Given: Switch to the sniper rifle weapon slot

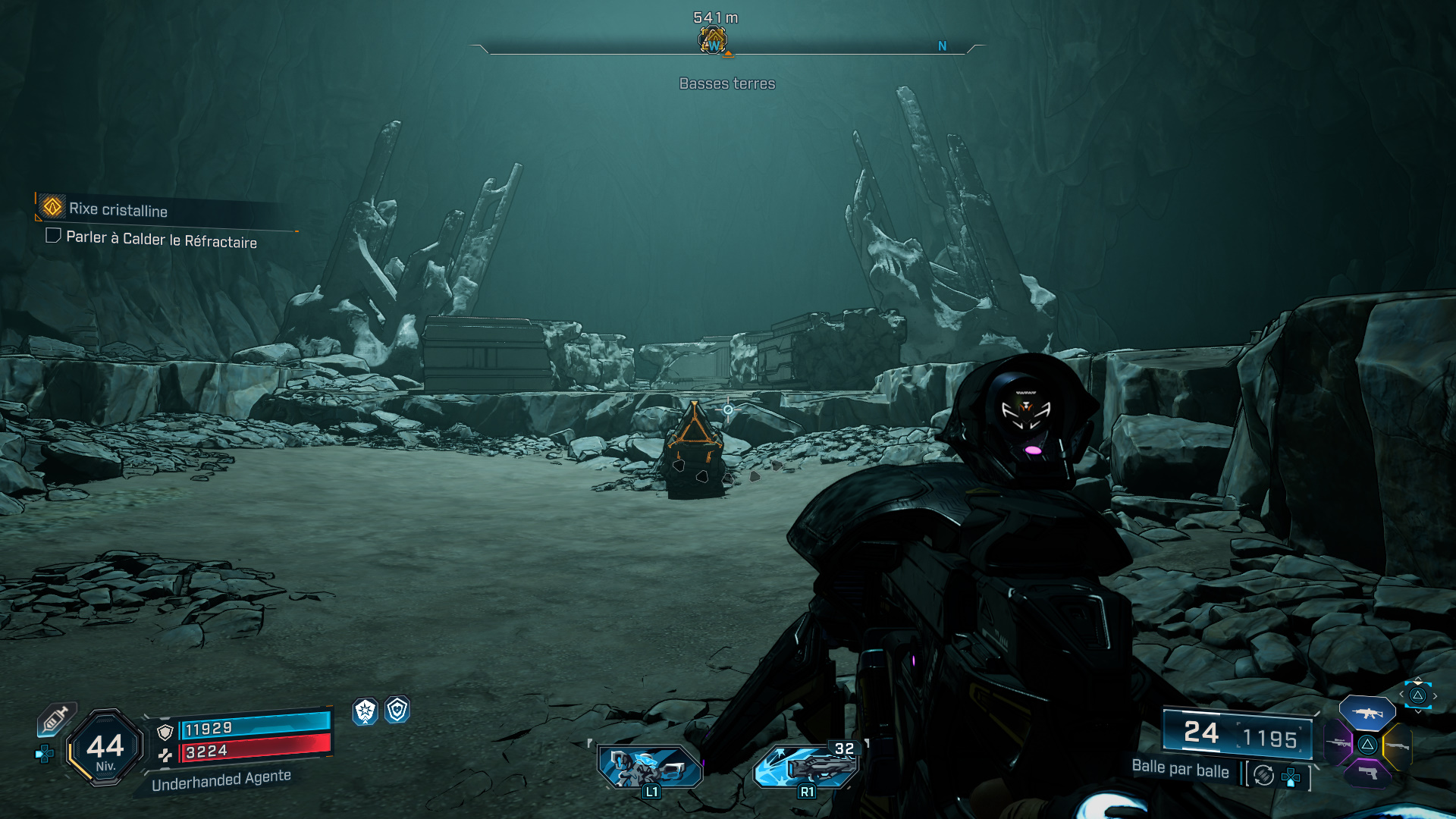Looking at the screenshot, I should (x=1339, y=743).
